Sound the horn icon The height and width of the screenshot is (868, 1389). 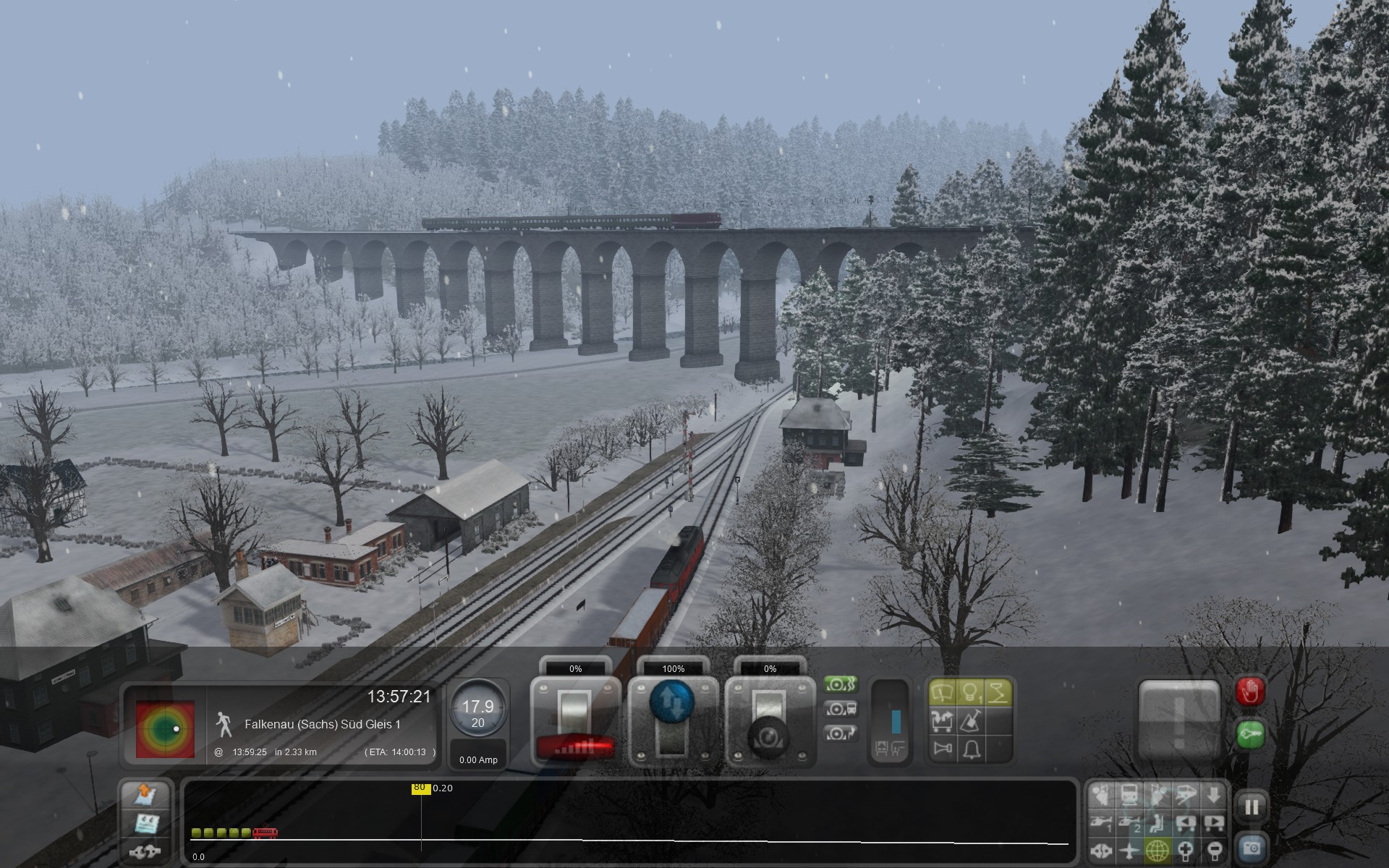[943, 749]
